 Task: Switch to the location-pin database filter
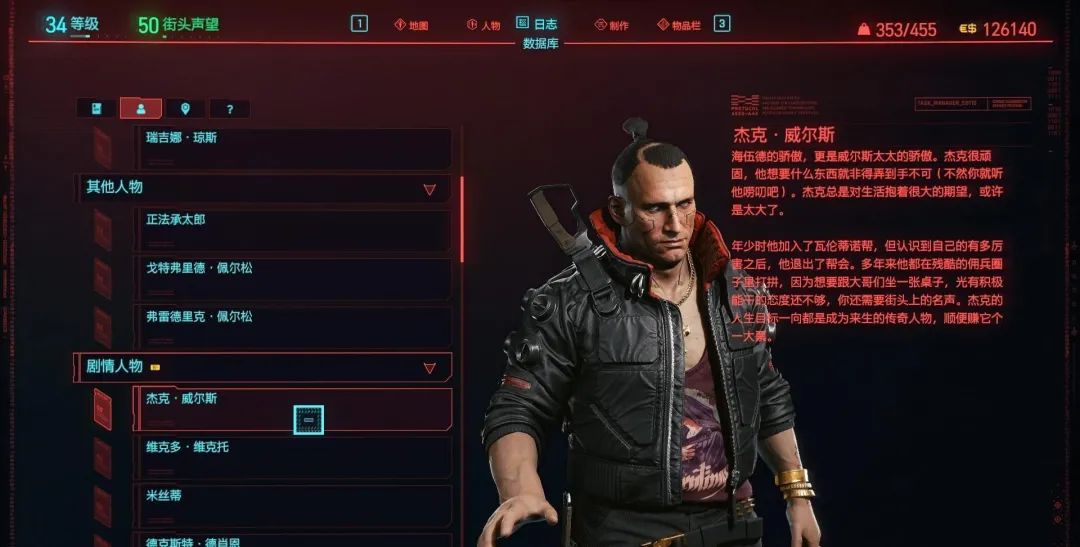click(185, 109)
